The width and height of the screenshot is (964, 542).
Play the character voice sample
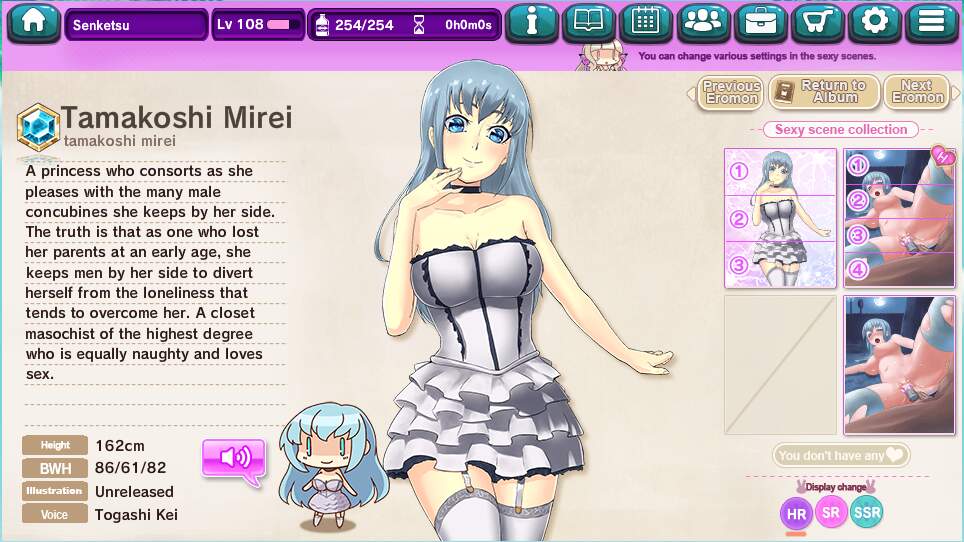tap(234, 458)
